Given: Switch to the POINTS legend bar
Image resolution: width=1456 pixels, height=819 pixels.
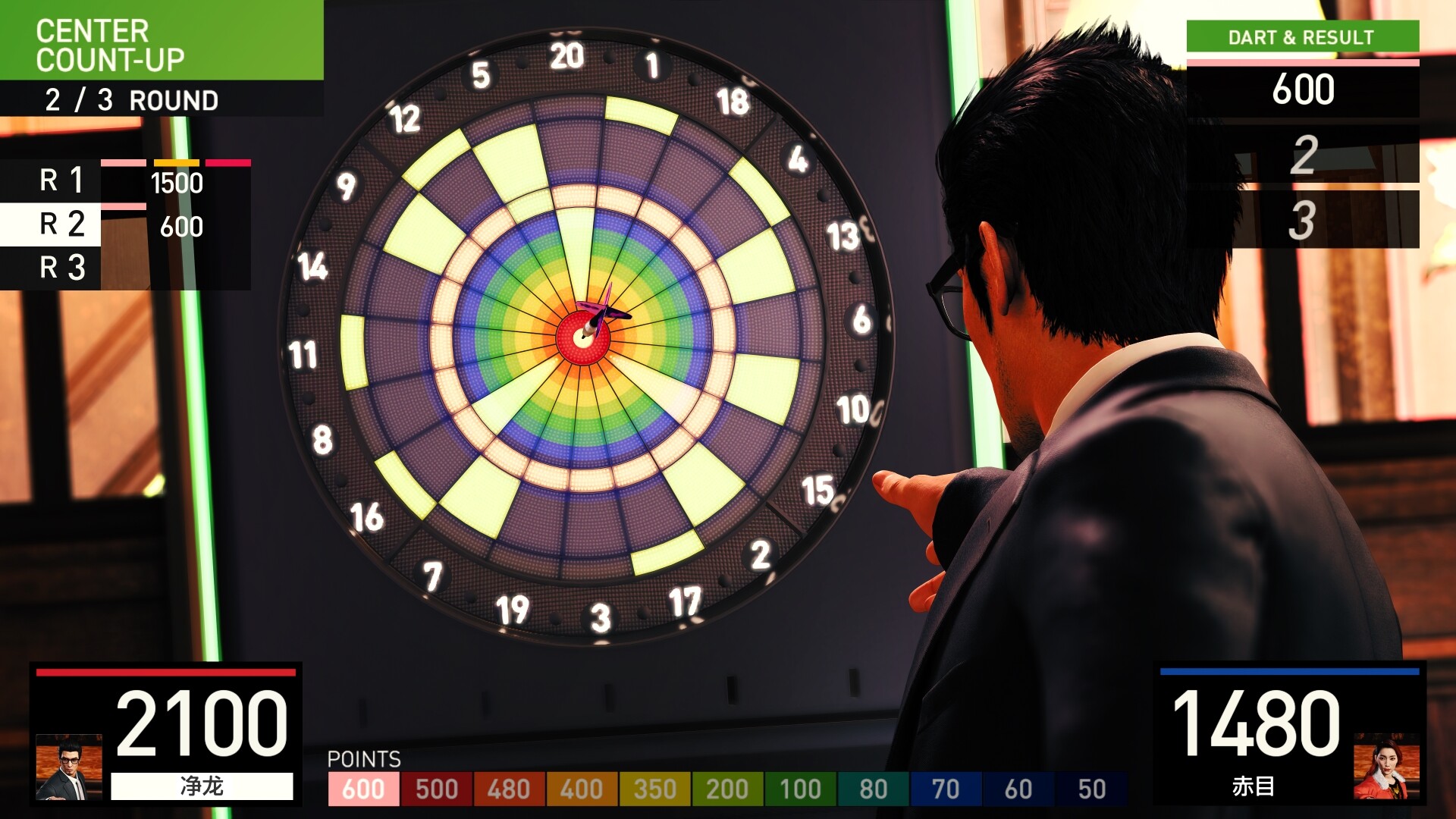Looking at the screenshot, I should pos(363,758).
